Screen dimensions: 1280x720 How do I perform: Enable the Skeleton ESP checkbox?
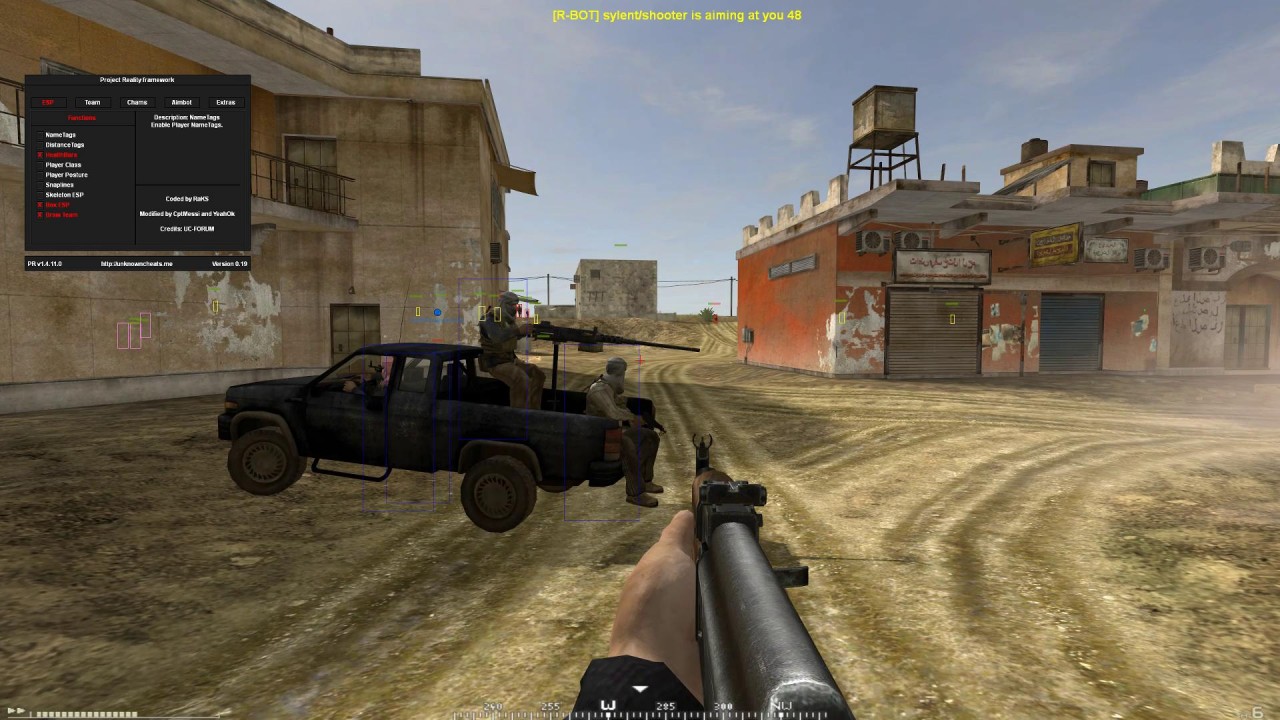click(41, 195)
